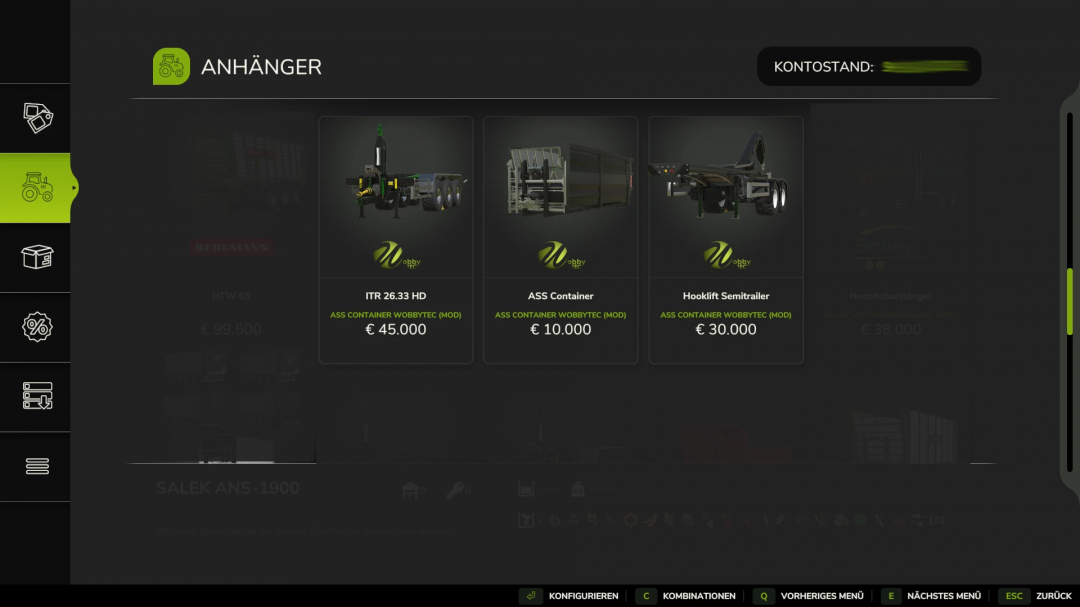Open the stacked server list tab

tap(37, 396)
